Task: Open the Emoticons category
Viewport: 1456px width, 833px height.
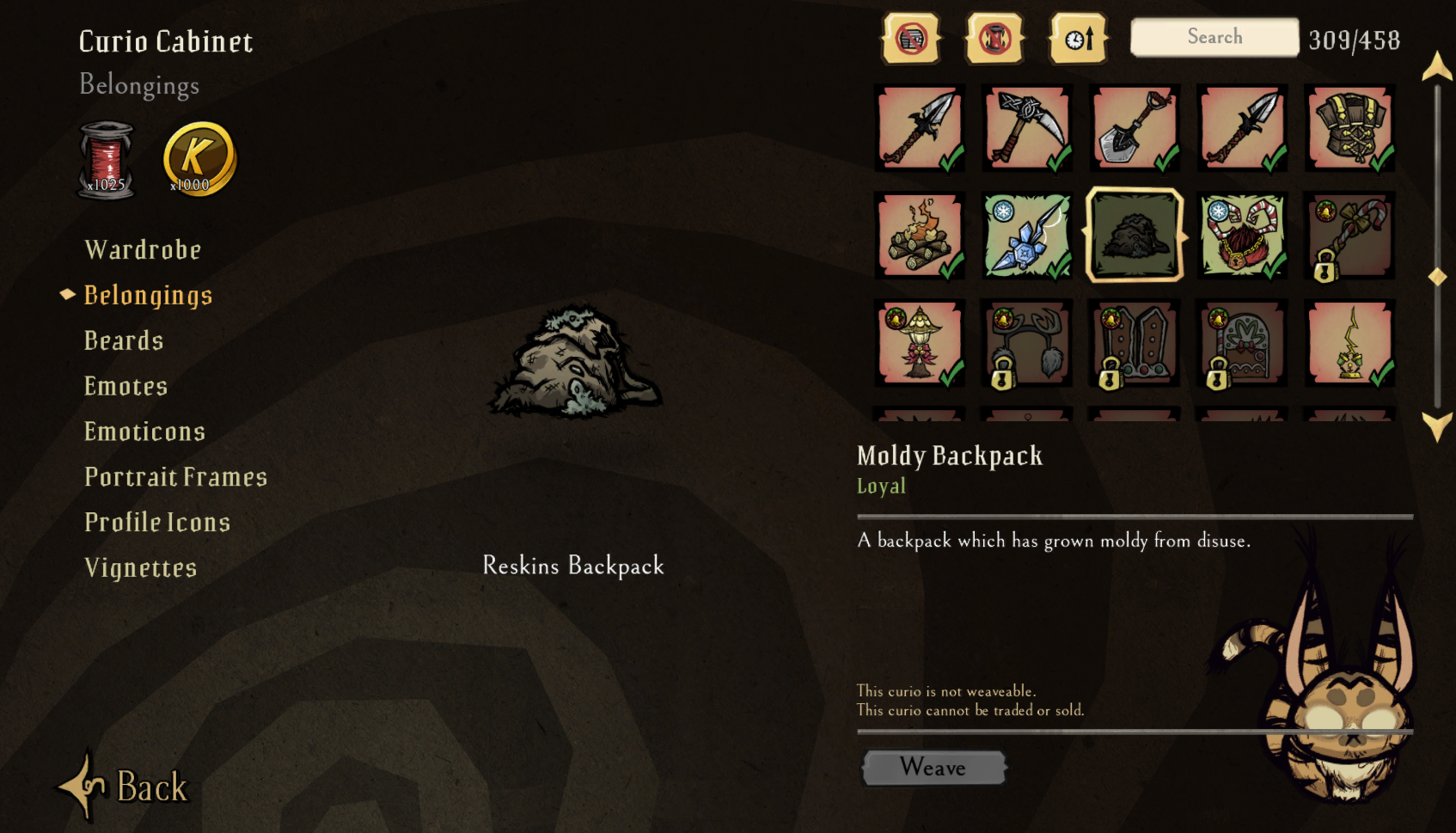Action: pyautogui.click(x=144, y=431)
